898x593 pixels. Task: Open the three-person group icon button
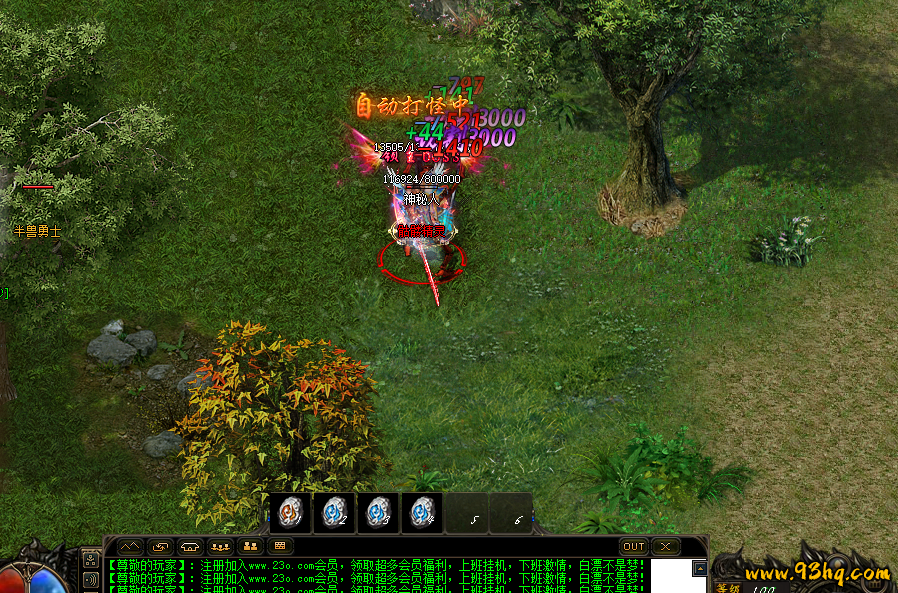click(x=220, y=547)
